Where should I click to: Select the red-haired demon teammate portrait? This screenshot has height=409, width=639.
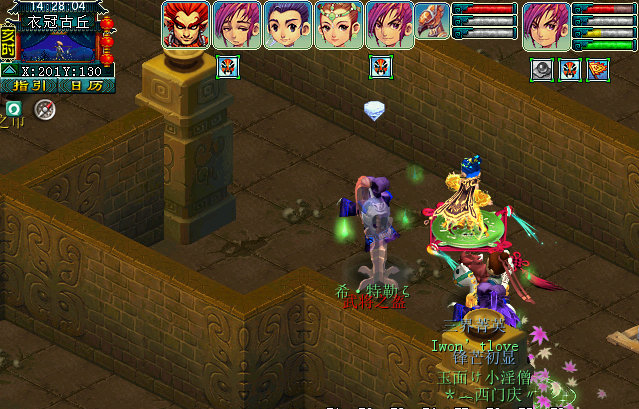click(x=186, y=26)
